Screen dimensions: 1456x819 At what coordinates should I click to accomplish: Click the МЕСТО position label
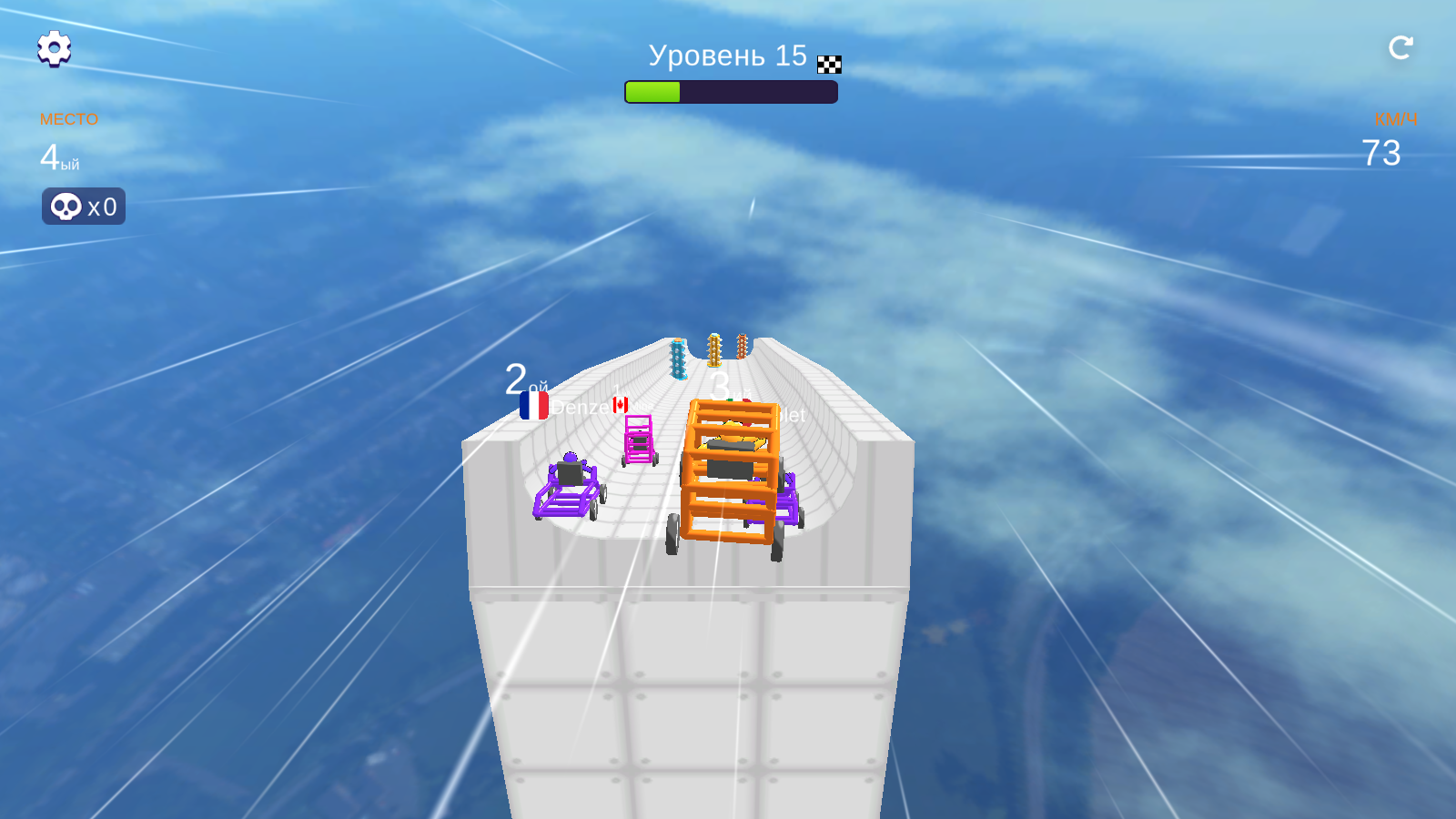click(68, 118)
